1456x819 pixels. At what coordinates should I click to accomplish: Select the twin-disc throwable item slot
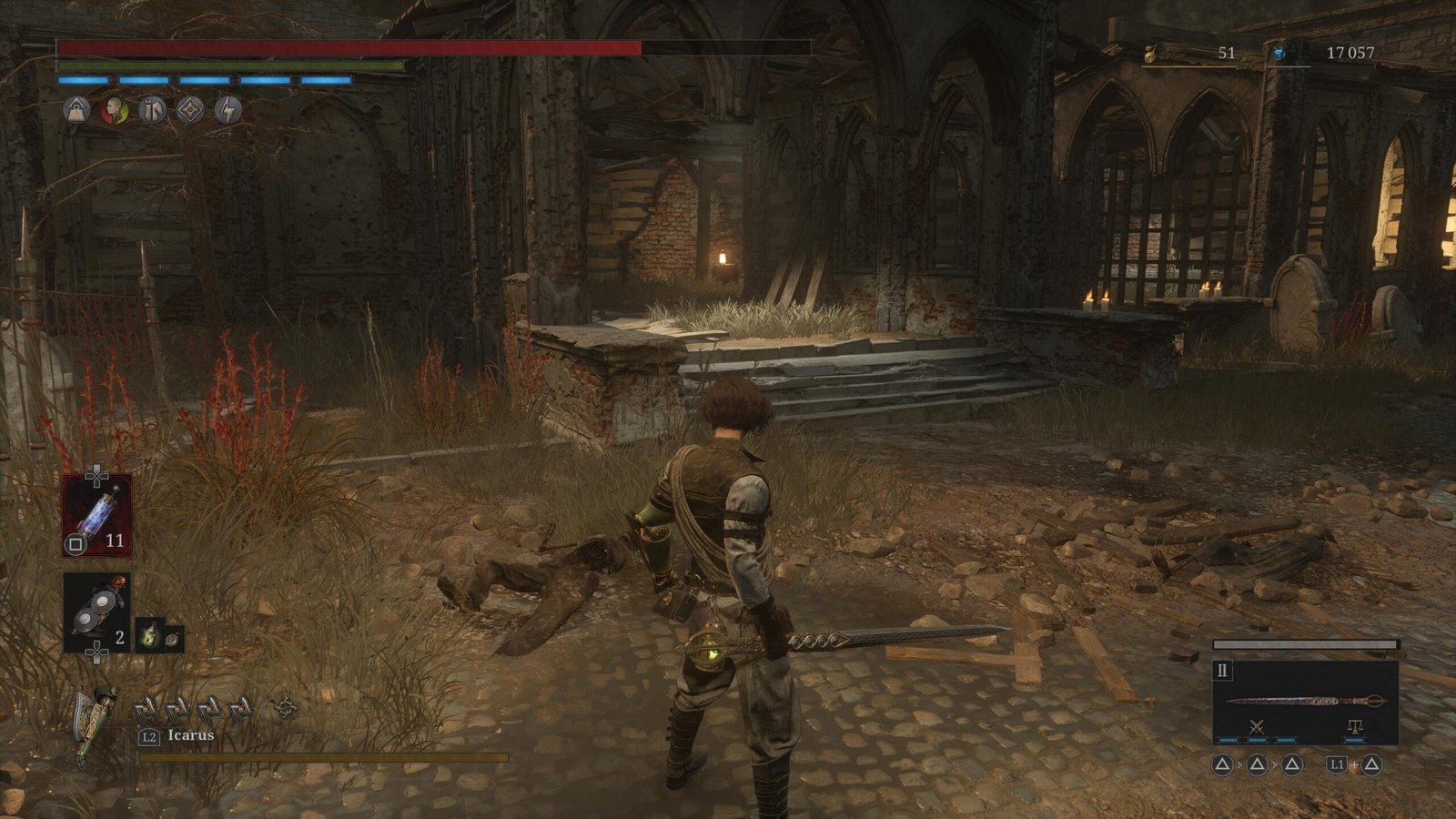(x=96, y=612)
